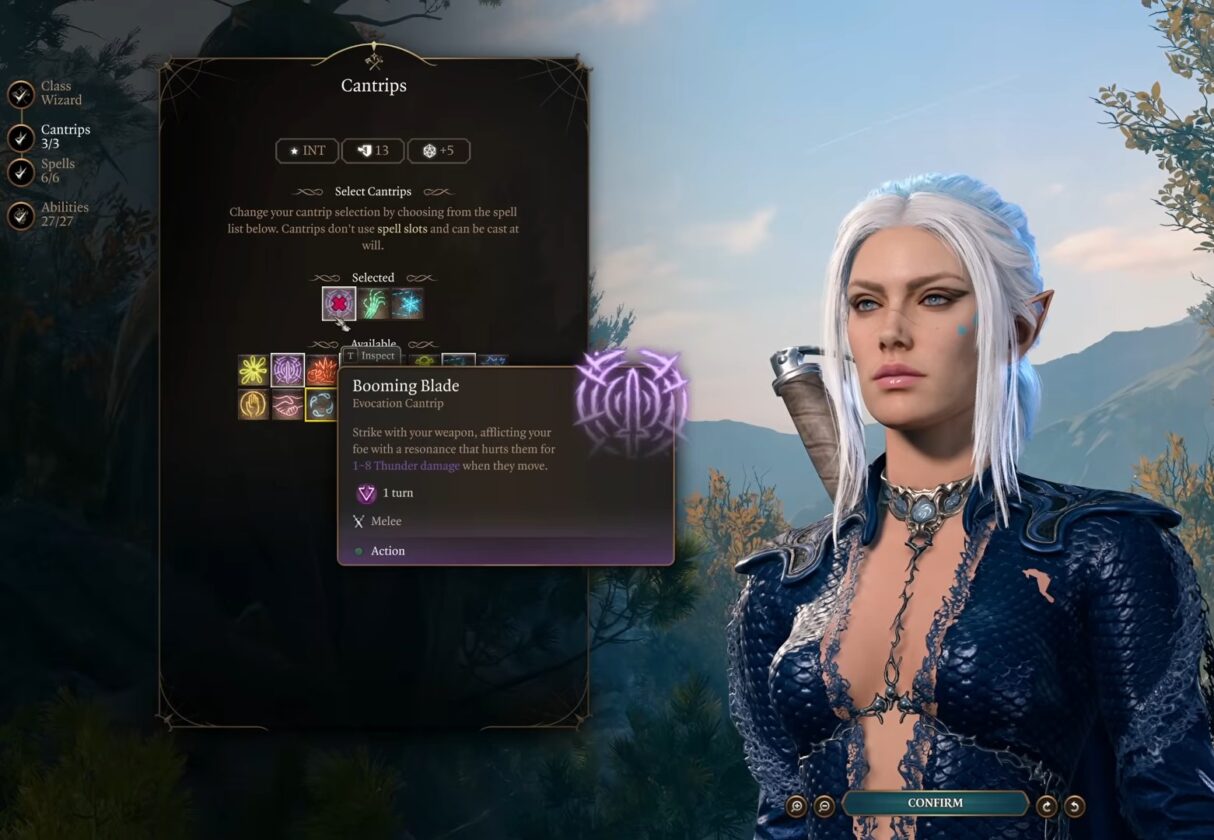Image resolution: width=1214 pixels, height=840 pixels.
Task: Rotate the character clockwise
Action: (1047, 805)
